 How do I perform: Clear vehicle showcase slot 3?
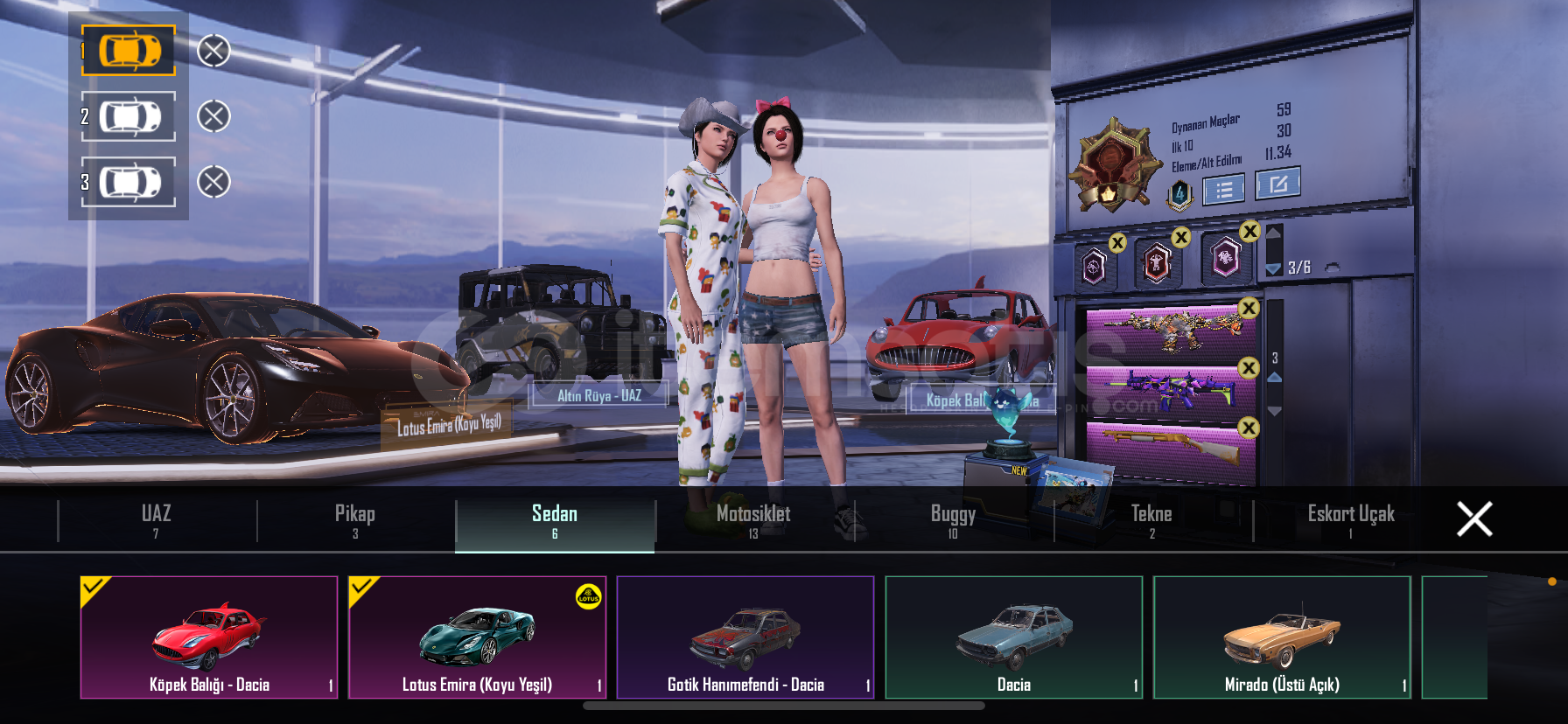pos(213,182)
